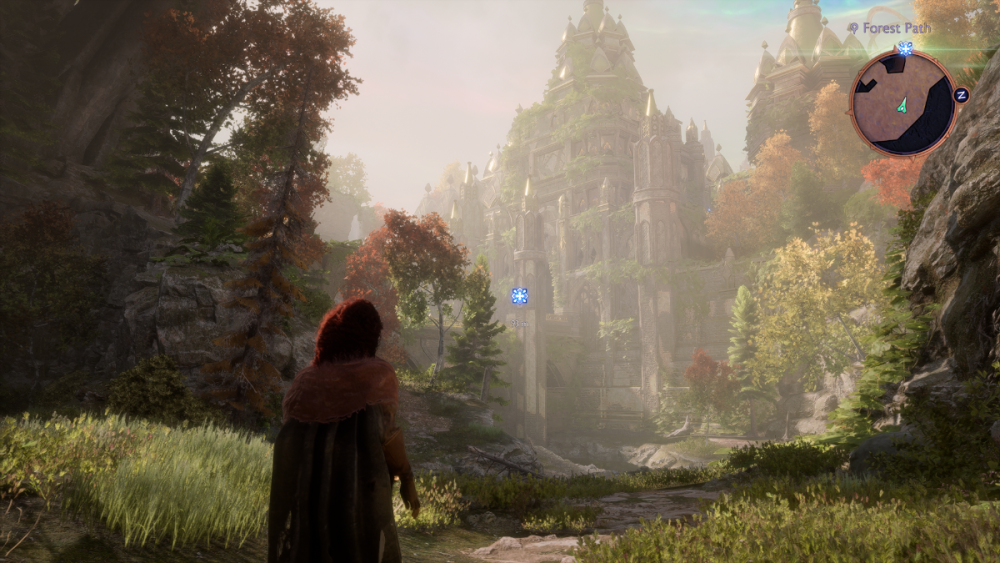Select the blue objective waypoint marker near the tower
Viewport: 1000px width, 563px height.
519,295
